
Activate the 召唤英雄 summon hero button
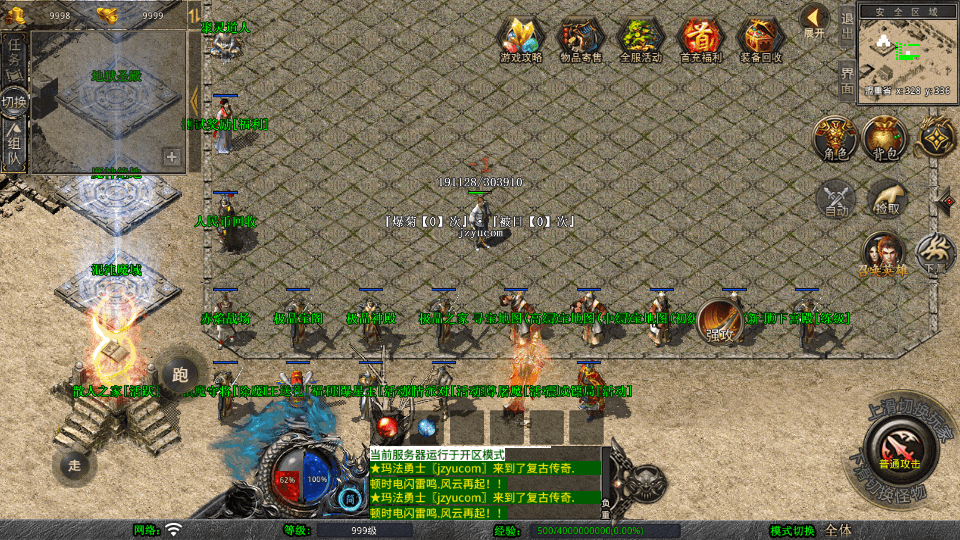883,254
